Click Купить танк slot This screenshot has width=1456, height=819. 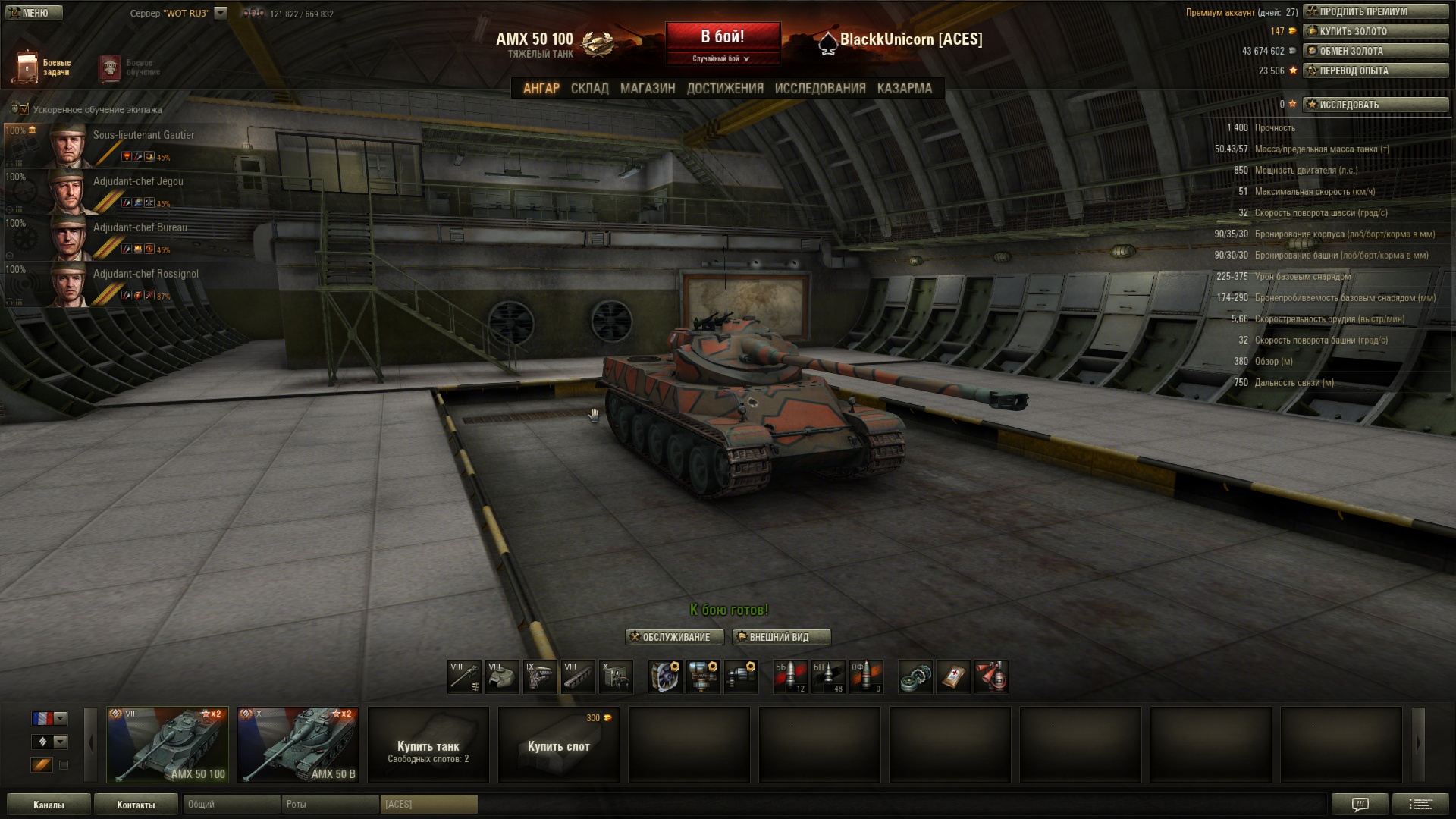click(428, 745)
